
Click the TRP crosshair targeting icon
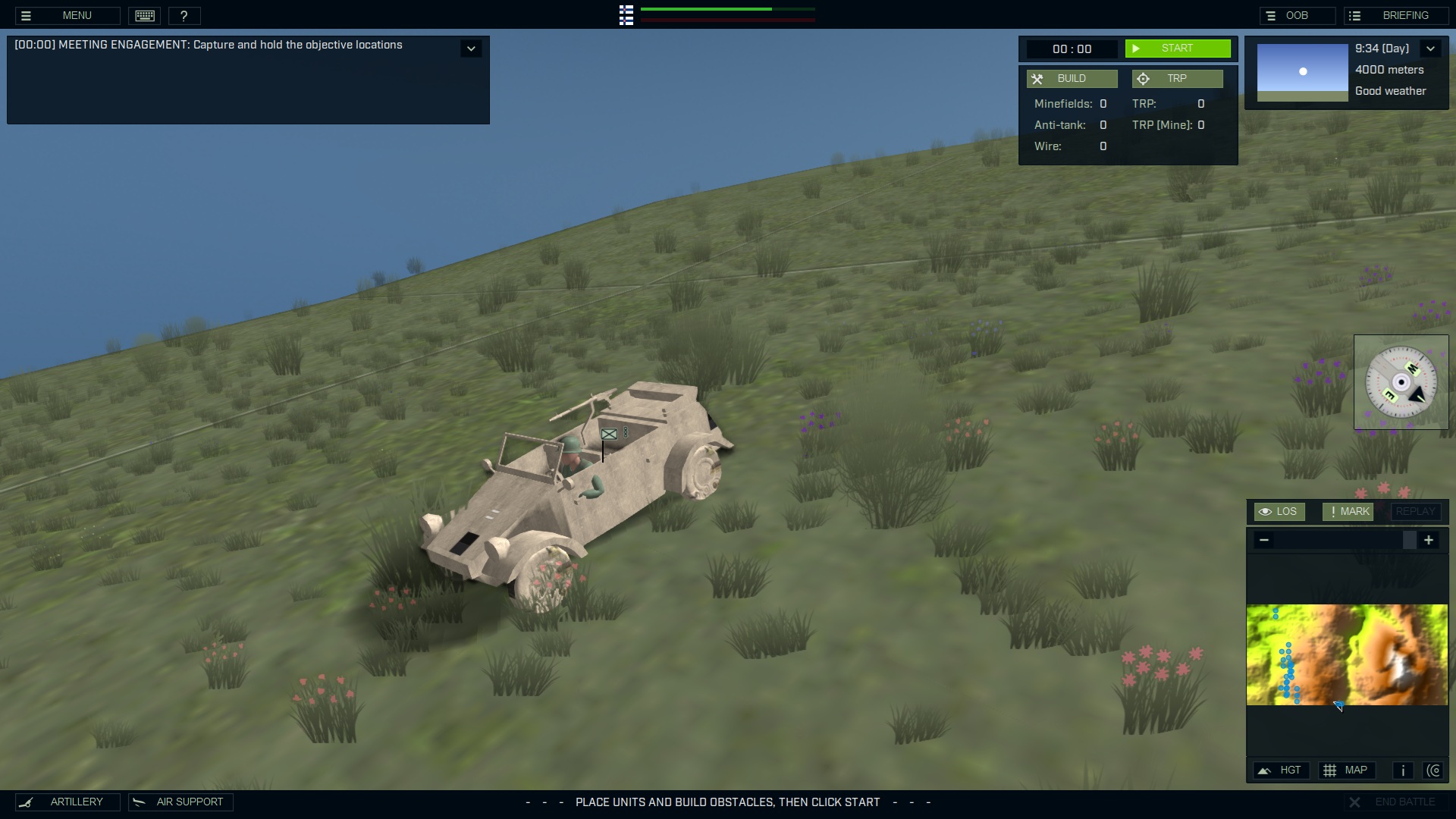pos(1143,78)
